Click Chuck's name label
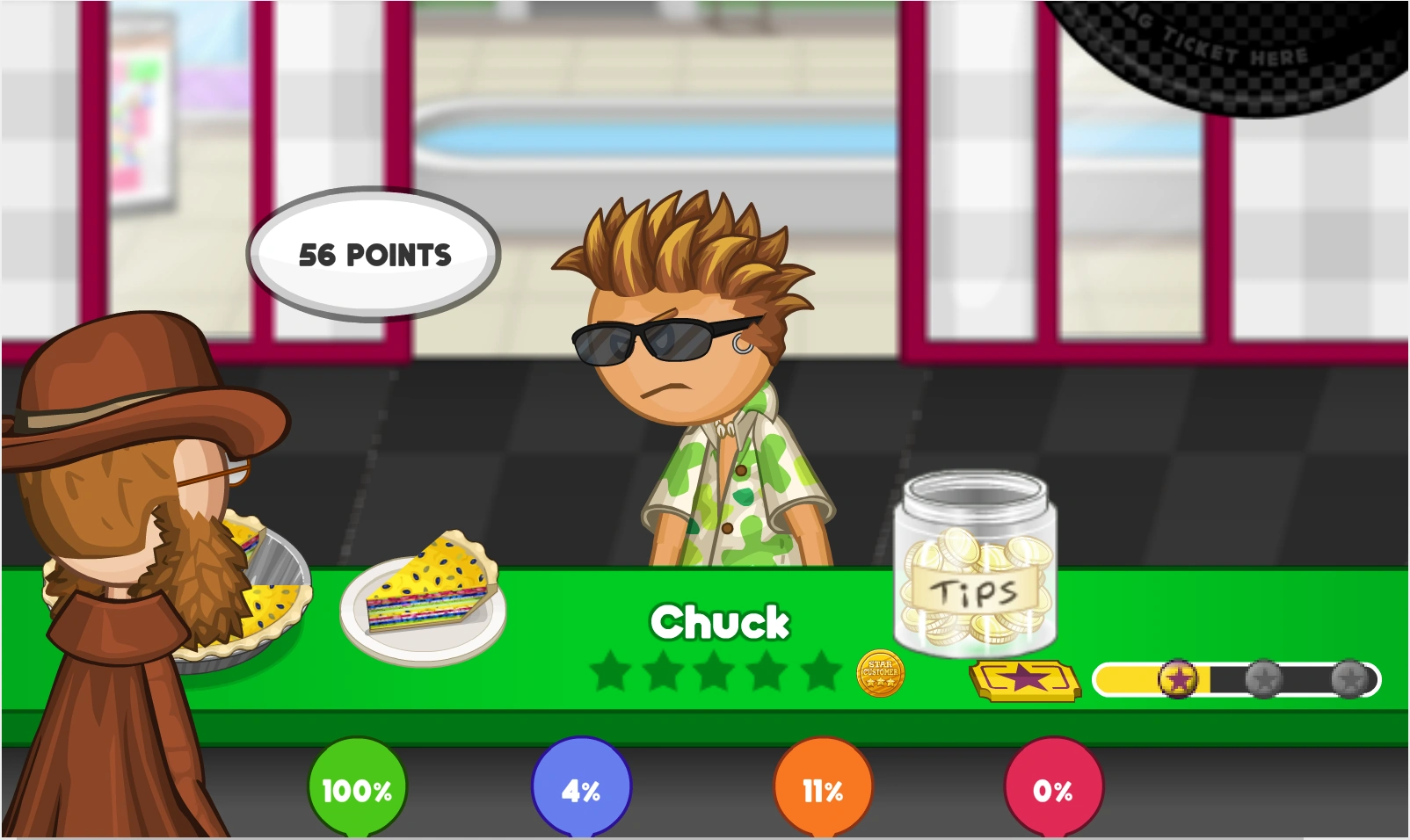 pos(720,621)
